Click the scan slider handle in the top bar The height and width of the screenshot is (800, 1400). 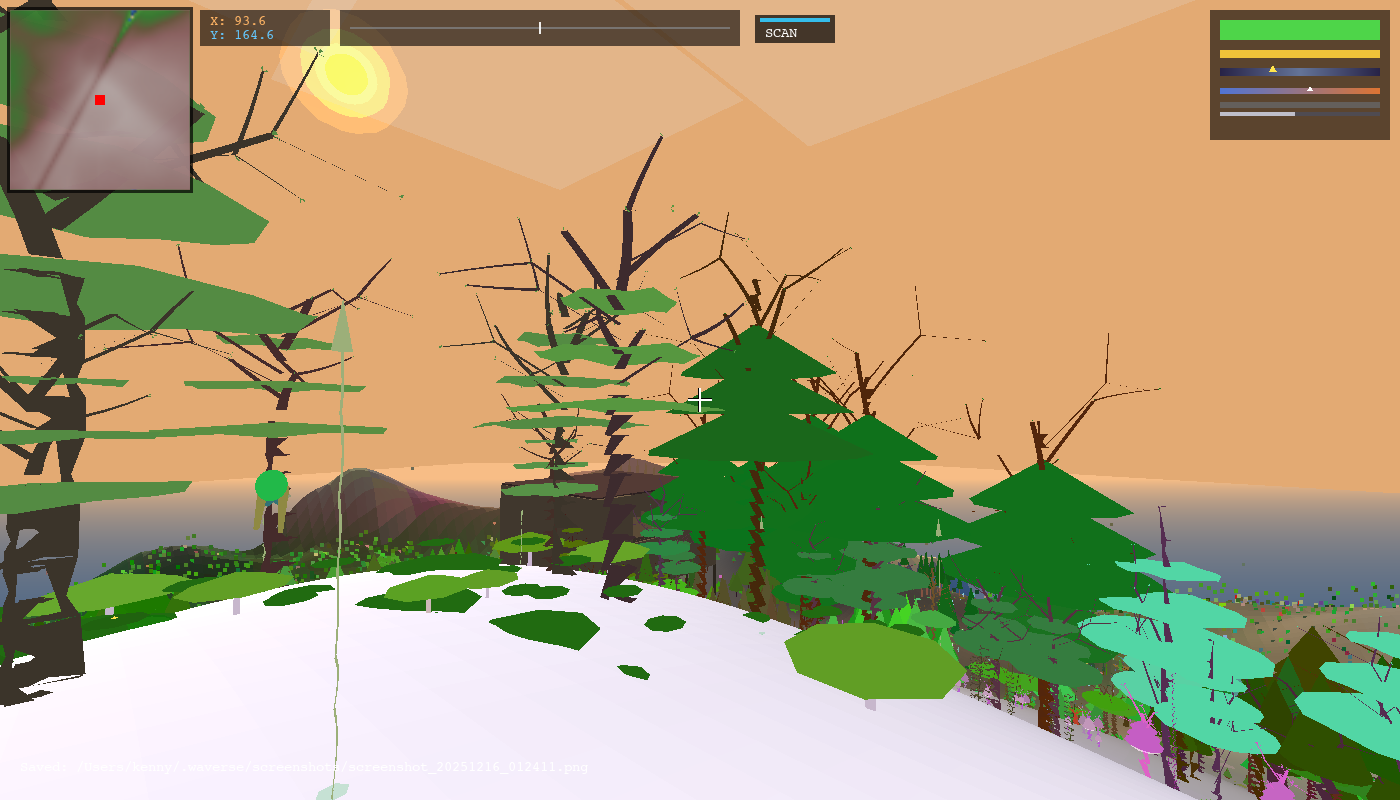[538, 28]
